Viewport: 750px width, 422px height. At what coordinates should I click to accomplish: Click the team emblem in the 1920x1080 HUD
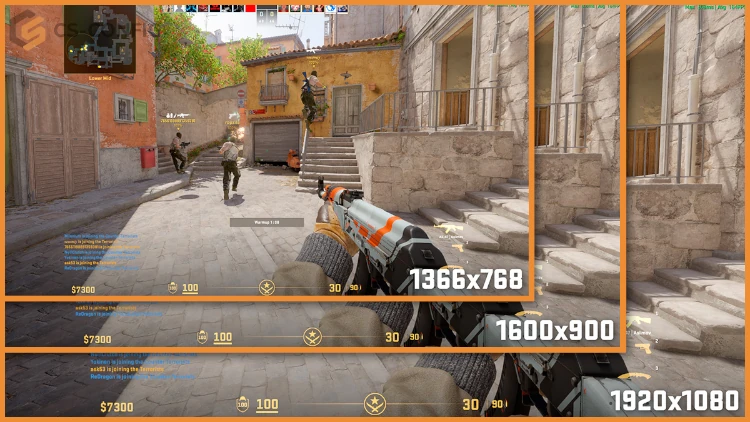click(374, 405)
